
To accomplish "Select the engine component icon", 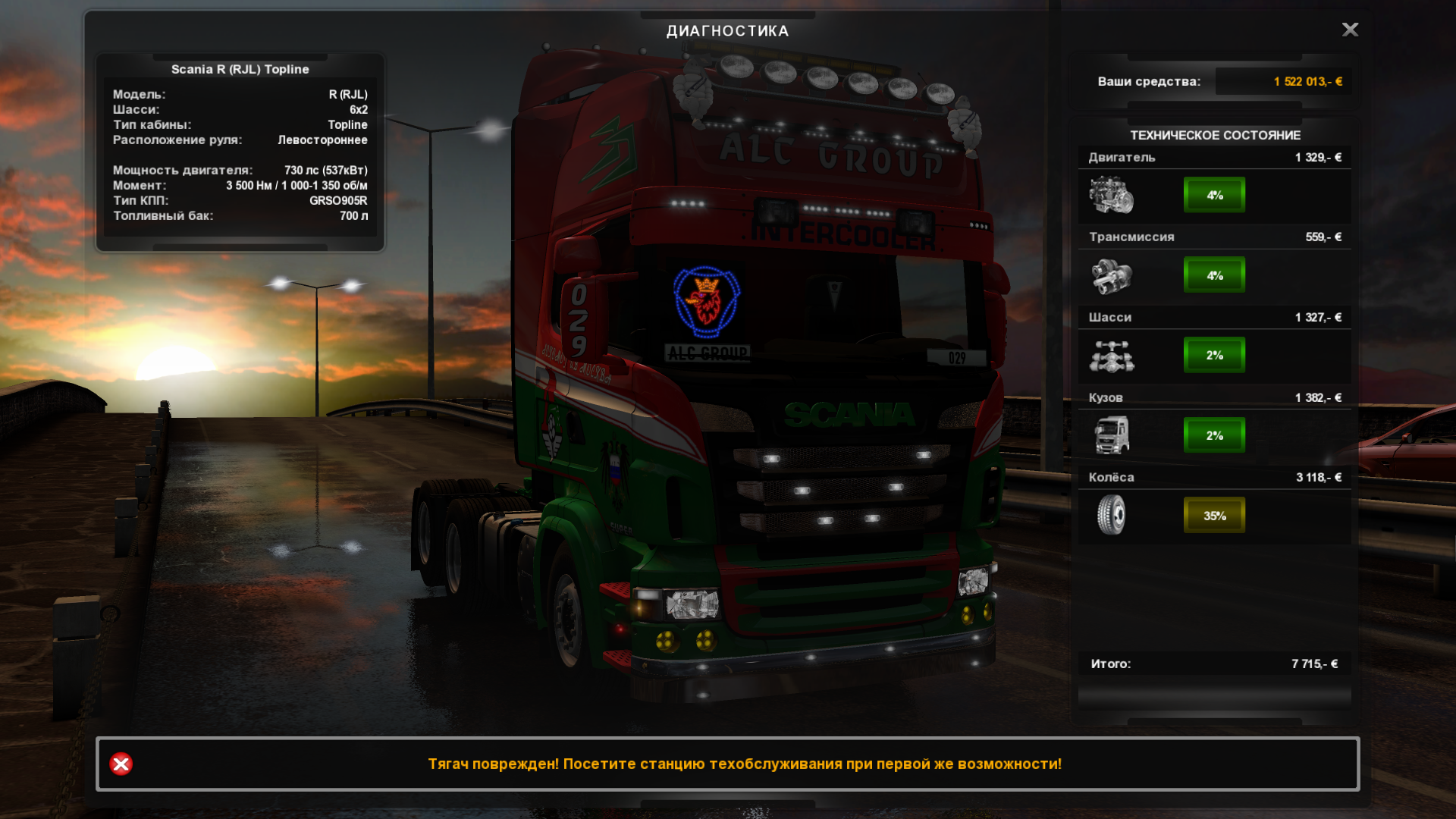I will click(1112, 195).
